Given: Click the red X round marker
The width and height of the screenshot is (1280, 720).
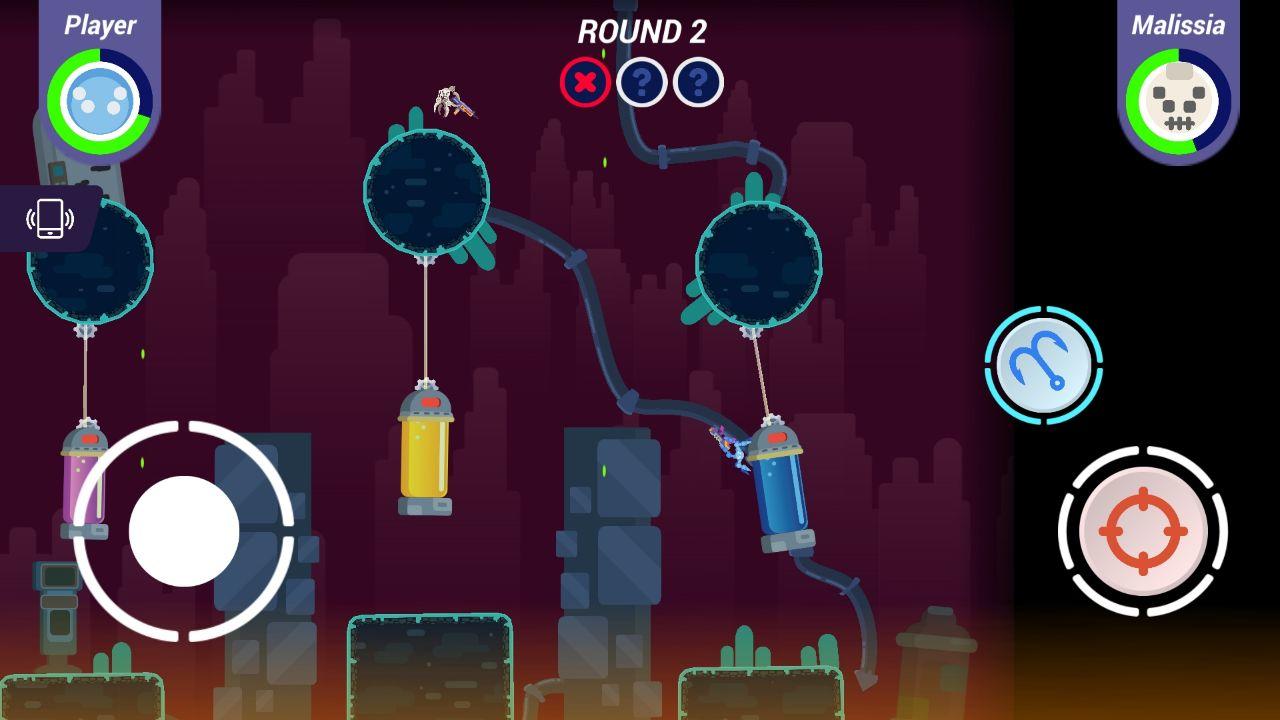Looking at the screenshot, I should (585, 83).
